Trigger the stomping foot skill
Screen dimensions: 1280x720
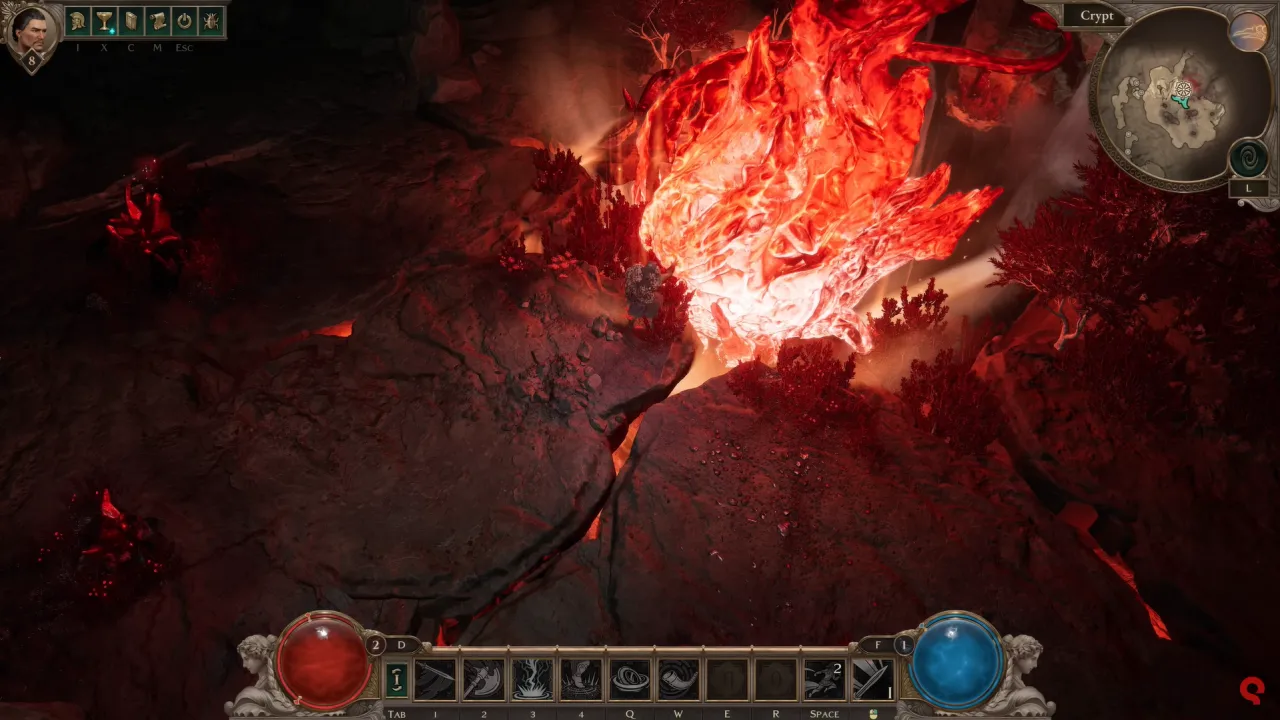click(581, 679)
